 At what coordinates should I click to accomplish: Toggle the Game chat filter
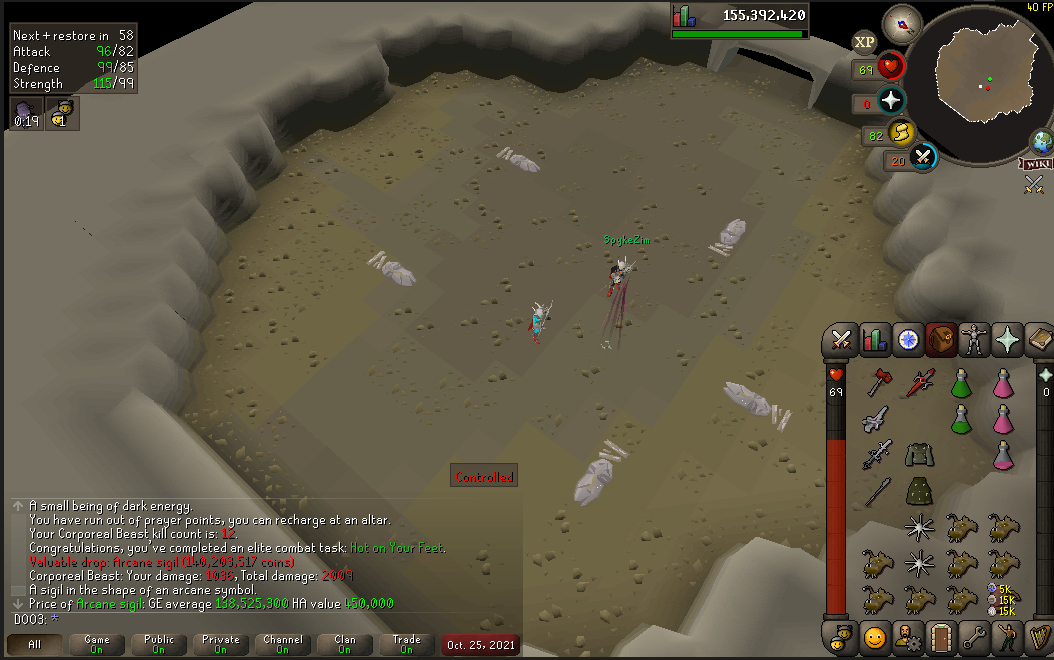97,645
